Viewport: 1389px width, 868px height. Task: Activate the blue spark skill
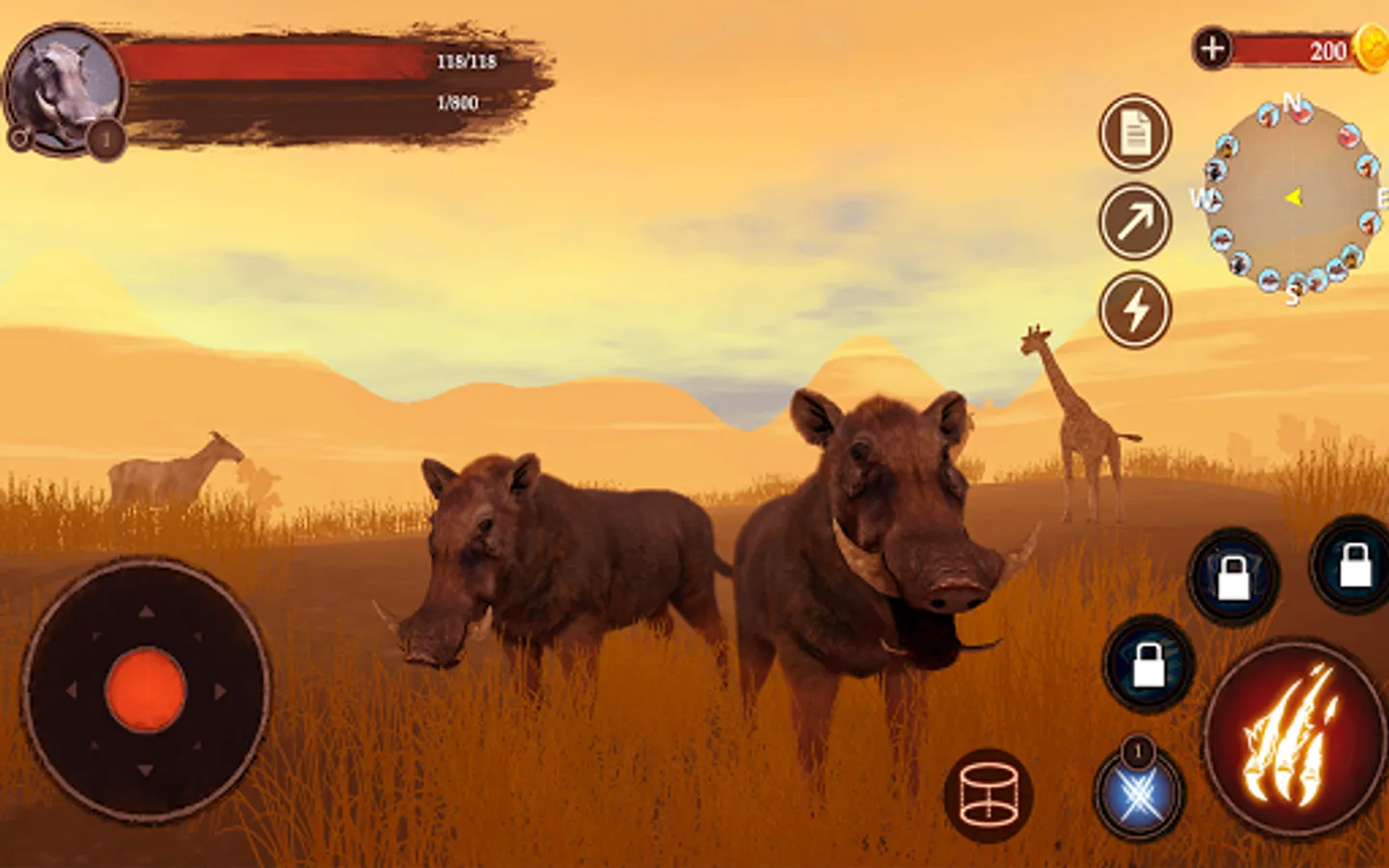1138,797
